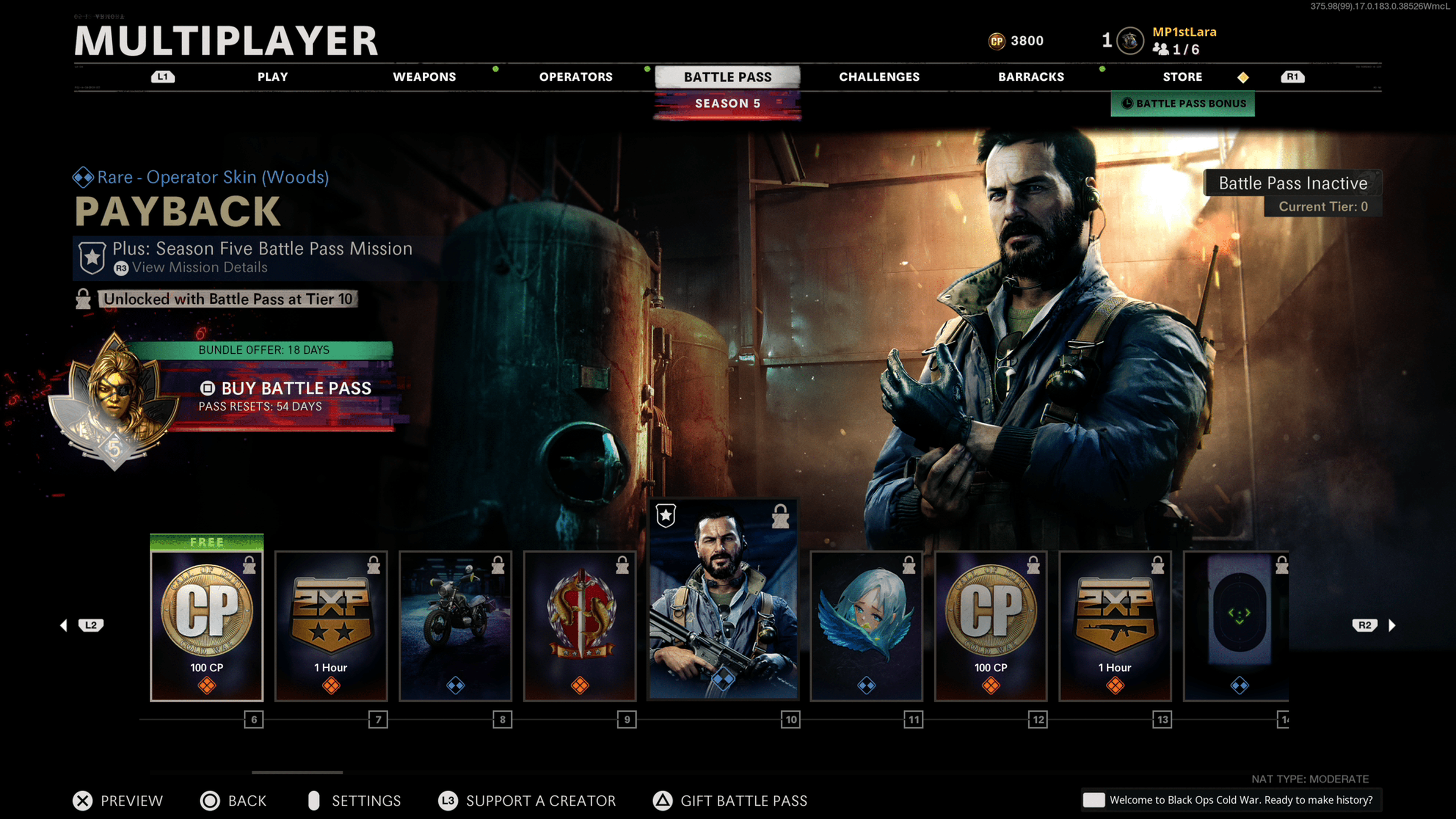The width and height of the screenshot is (1456, 819).
Task: Switch to the Barracks tab
Action: [1031, 77]
